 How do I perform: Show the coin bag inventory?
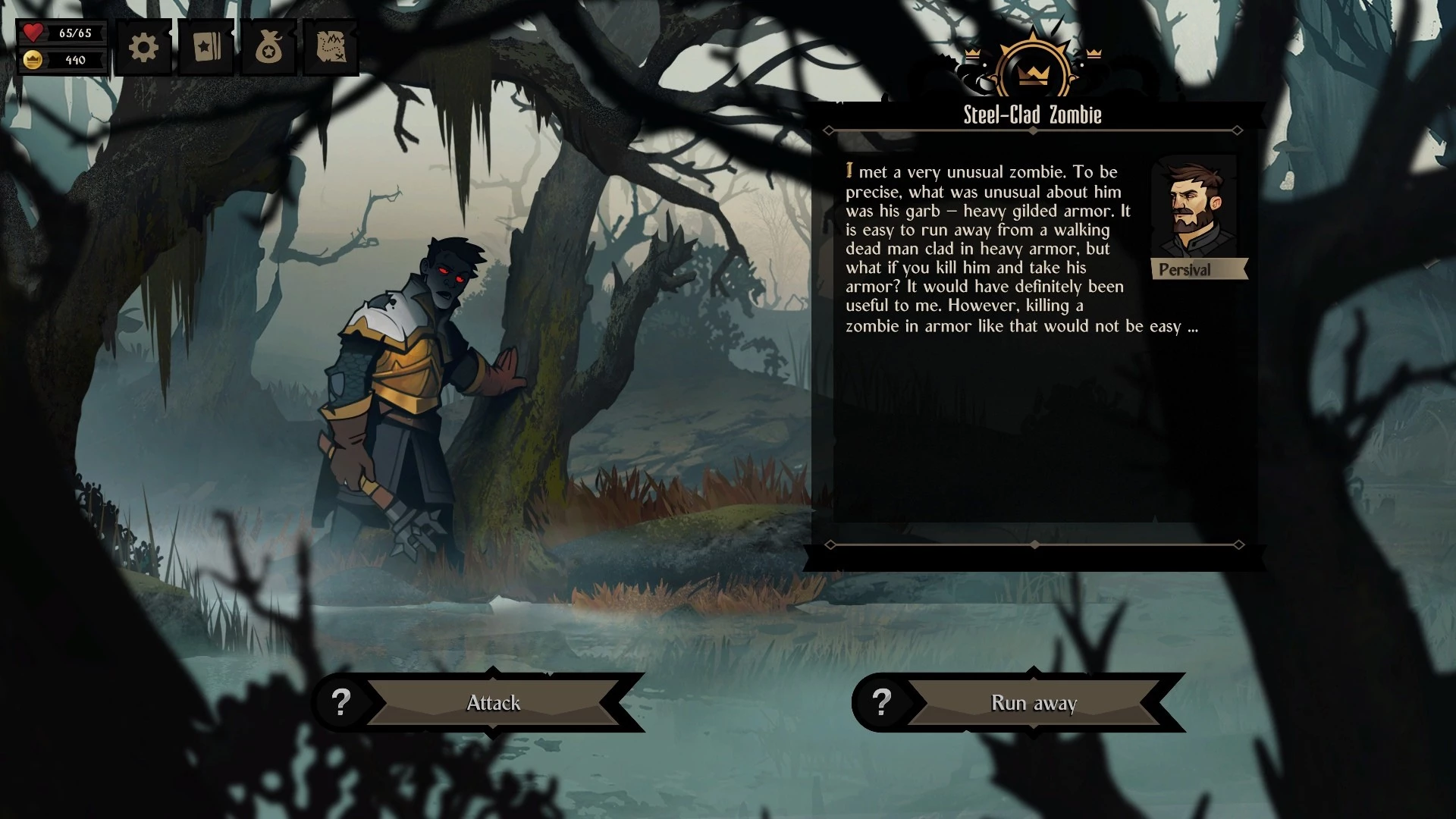click(268, 49)
